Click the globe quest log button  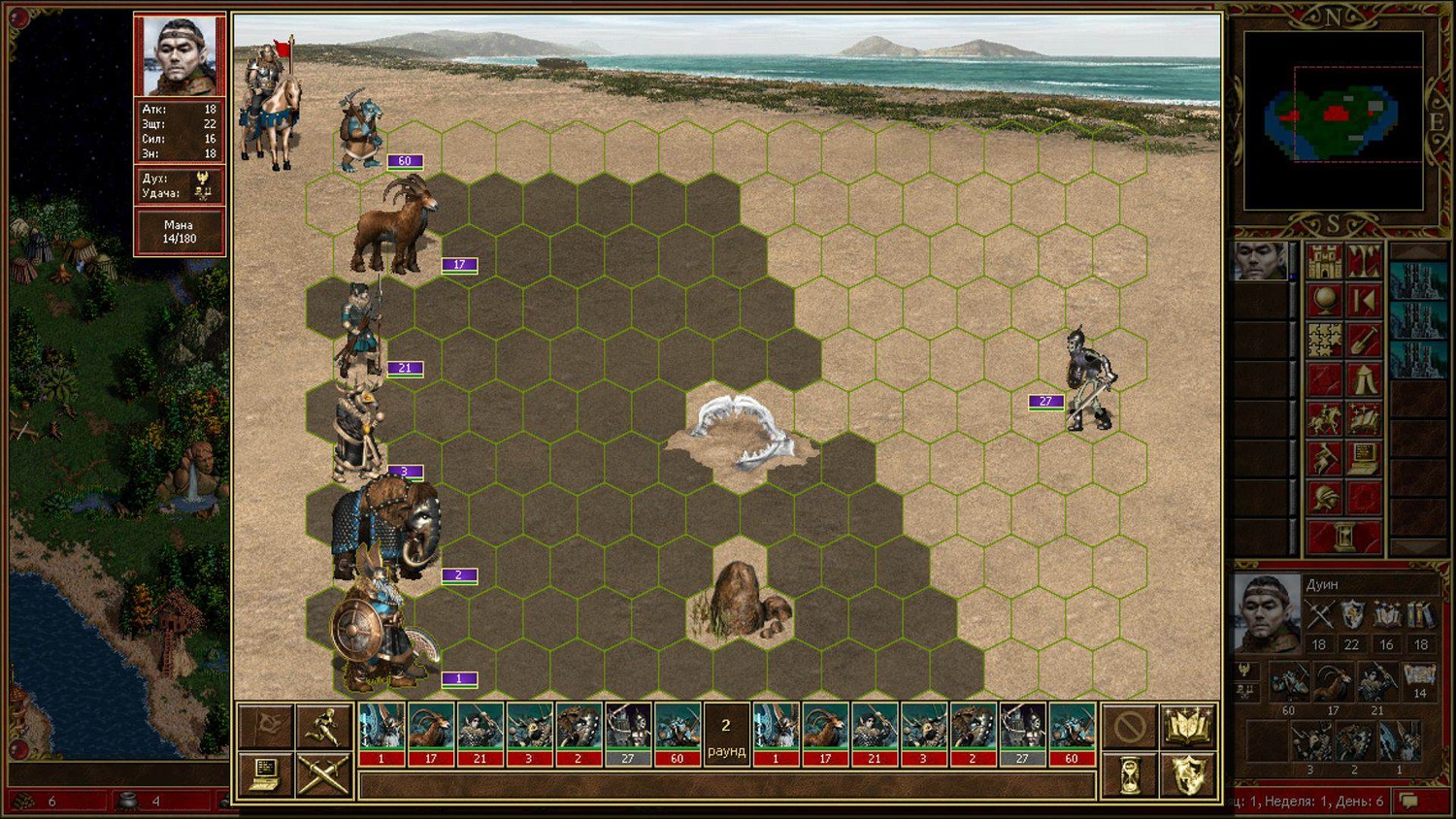[1324, 301]
